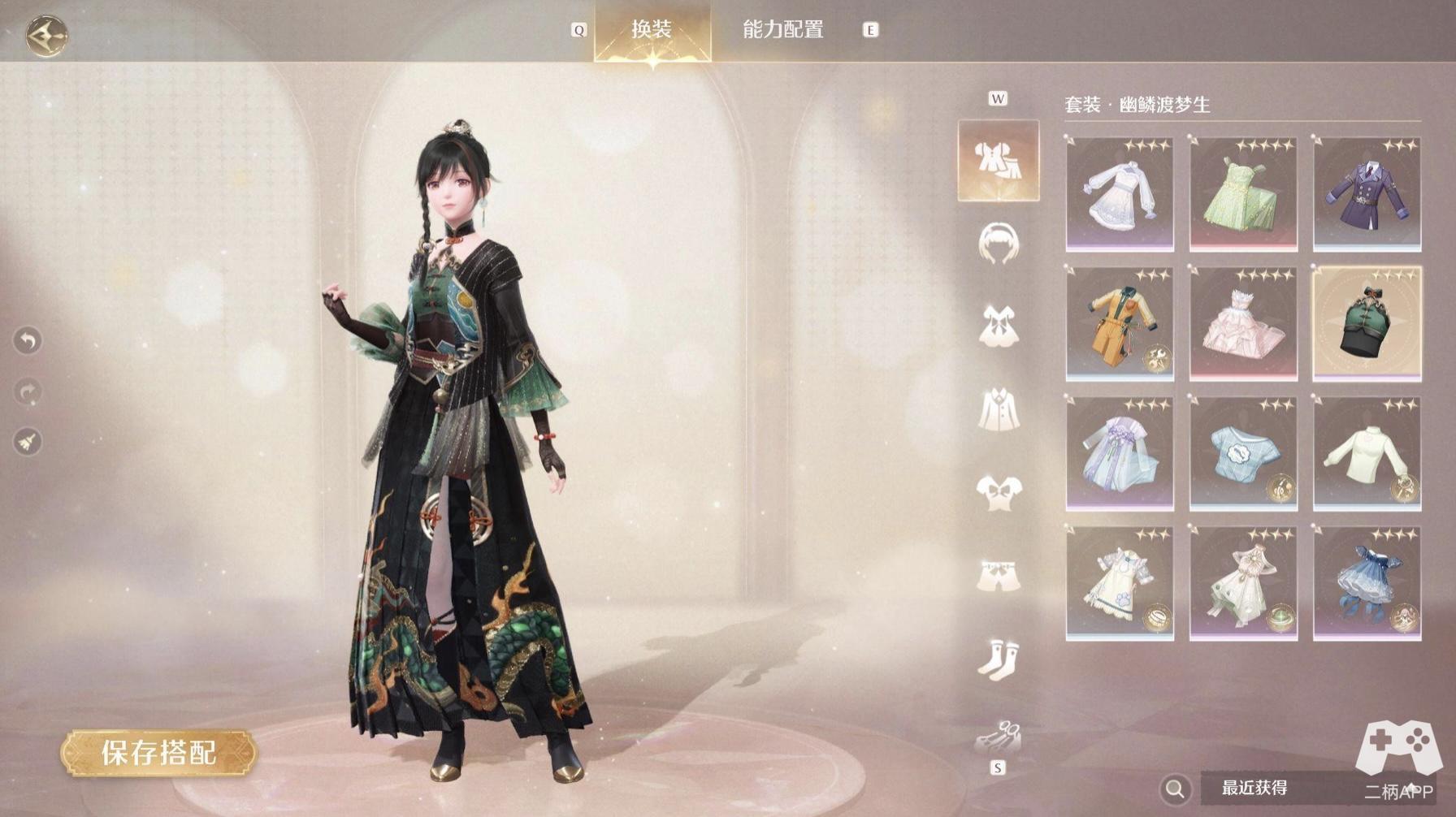Select the shorts bottoms category
Screen dimensions: 1456x817
[x=998, y=576]
